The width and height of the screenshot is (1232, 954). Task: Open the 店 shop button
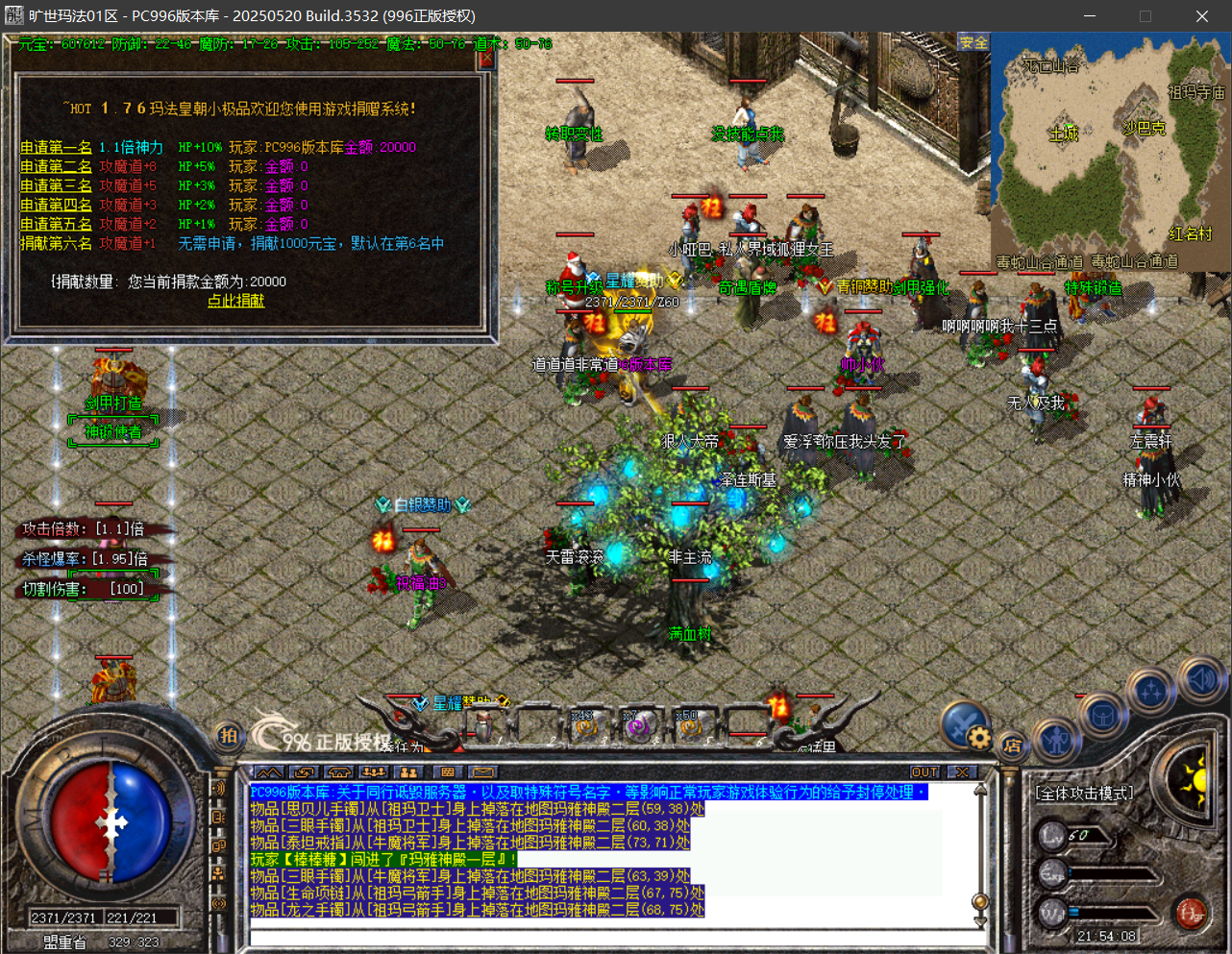click(x=1012, y=746)
